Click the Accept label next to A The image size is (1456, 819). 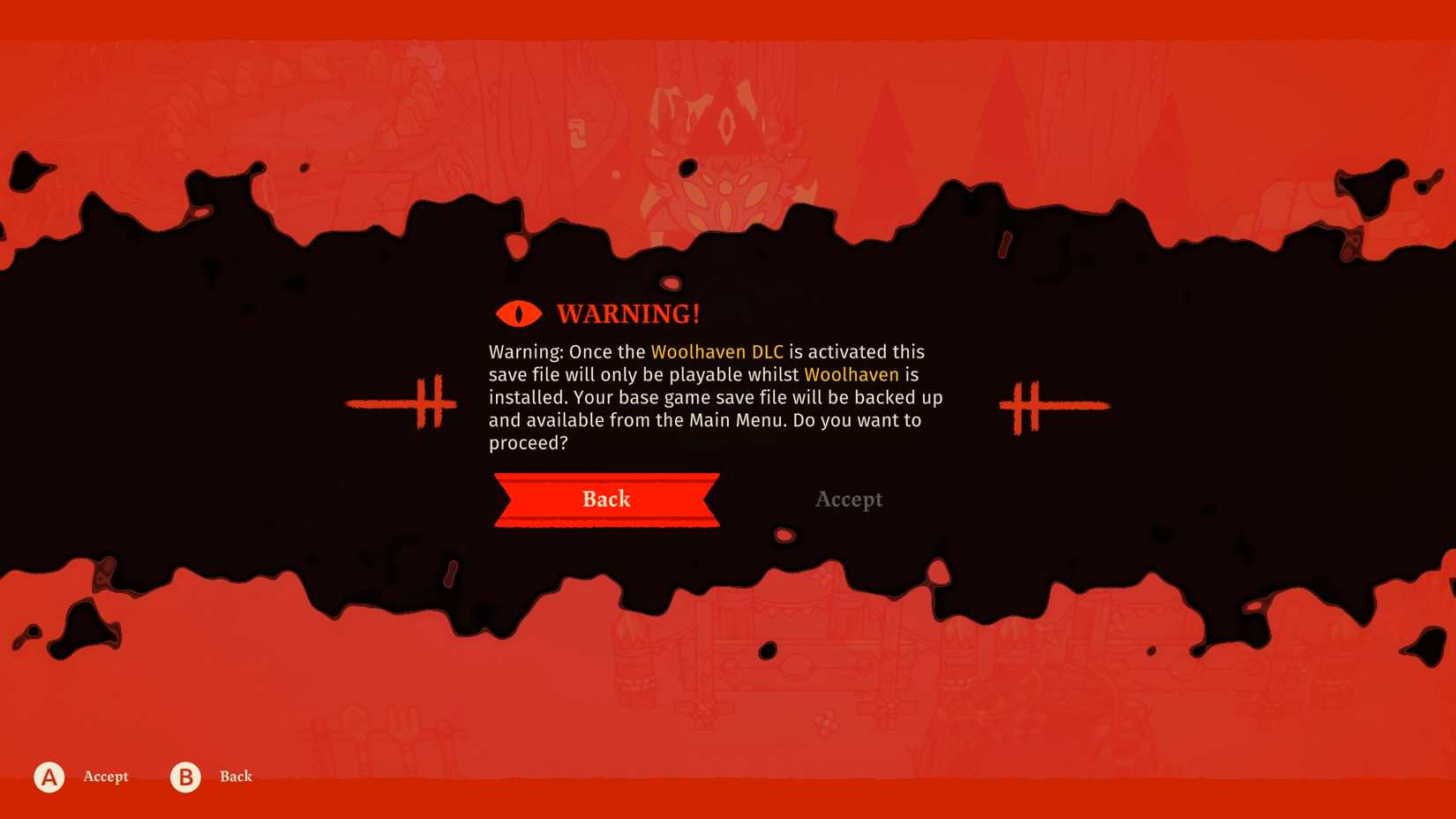coord(104,777)
